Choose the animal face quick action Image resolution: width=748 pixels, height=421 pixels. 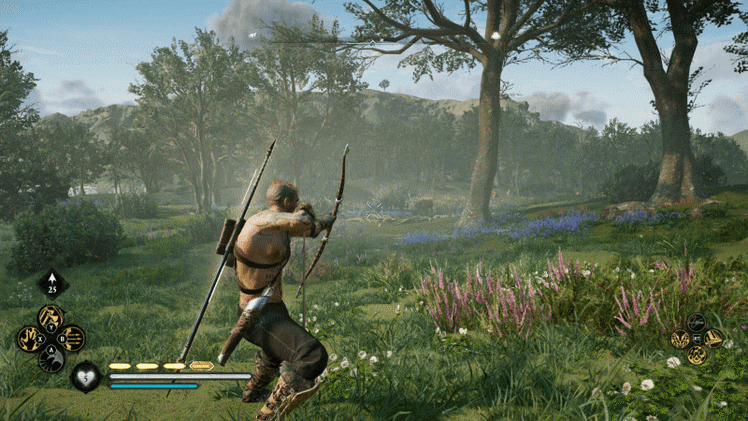[680, 339]
